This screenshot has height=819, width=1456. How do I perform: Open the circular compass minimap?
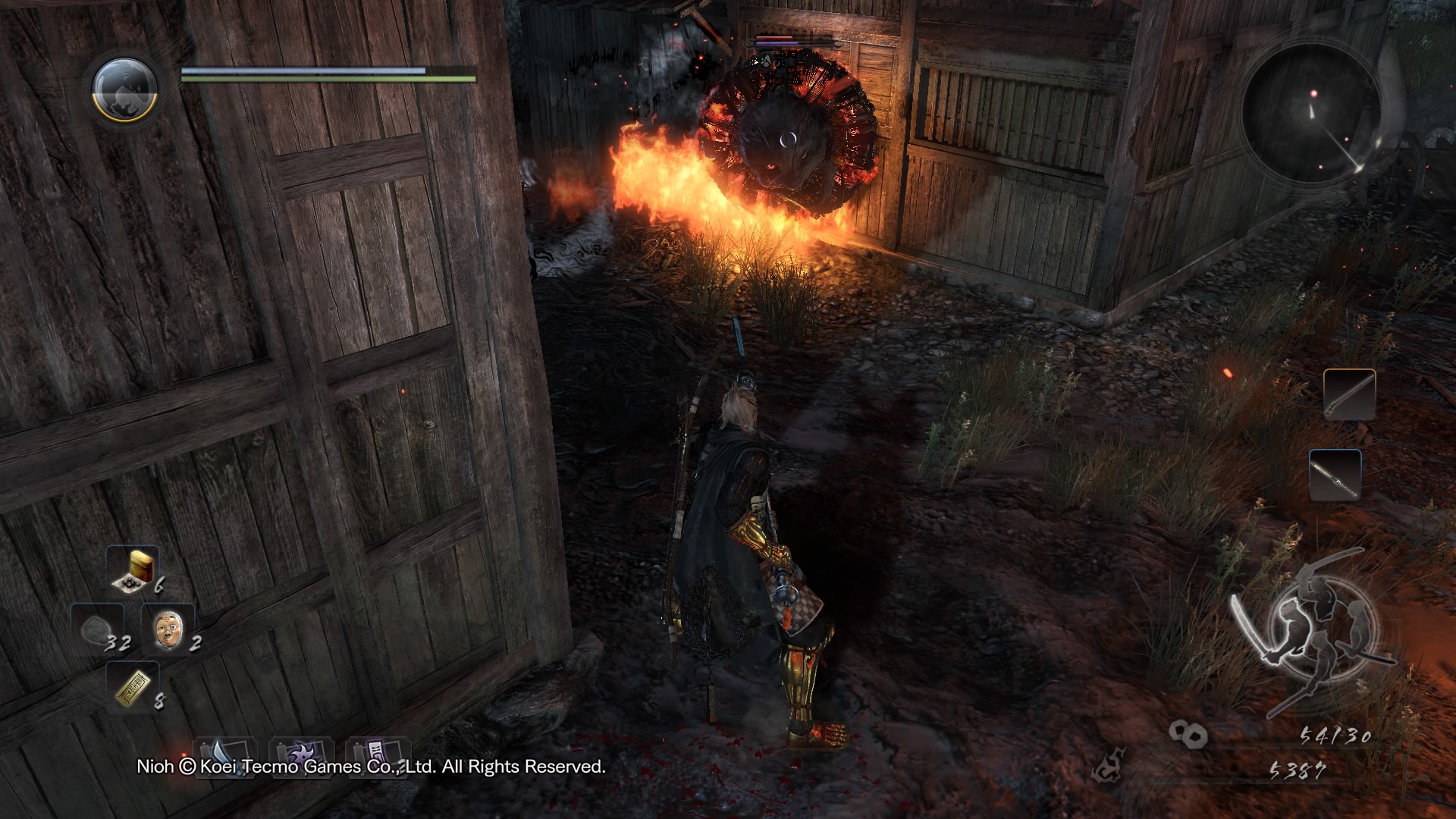(x=1310, y=114)
